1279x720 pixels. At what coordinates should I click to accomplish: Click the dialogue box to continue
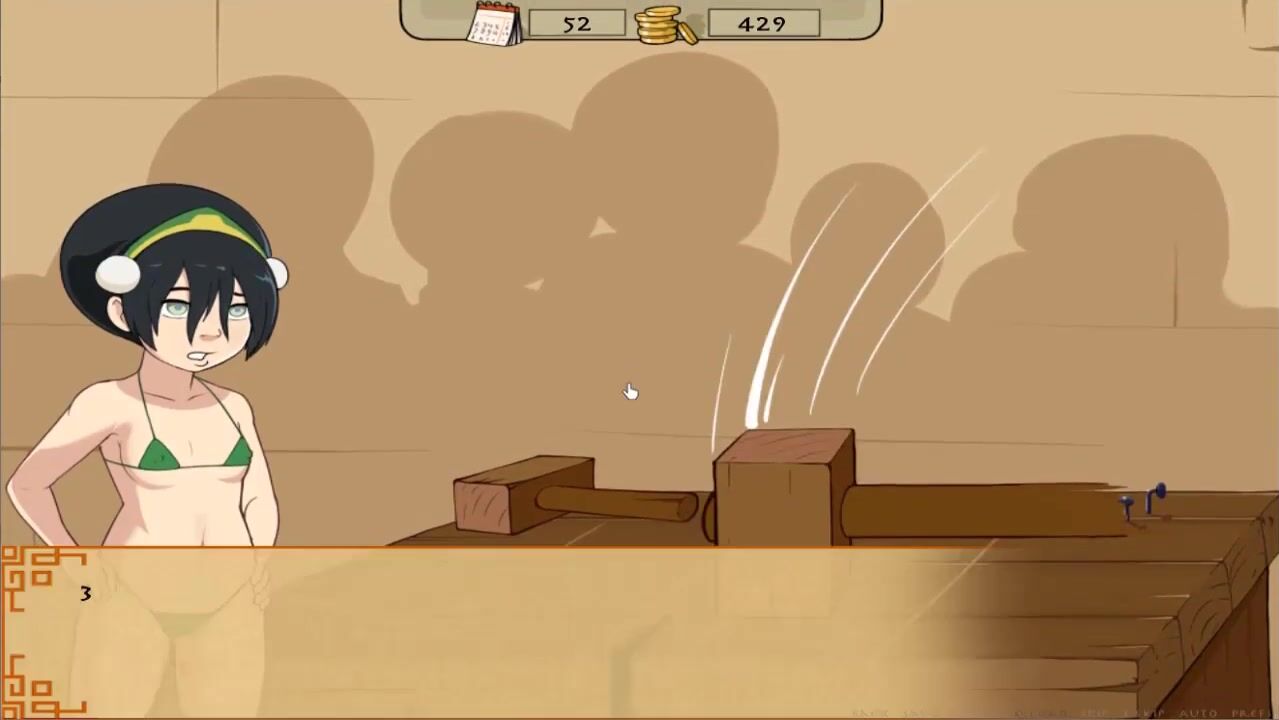pyautogui.click(x=640, y=630)
